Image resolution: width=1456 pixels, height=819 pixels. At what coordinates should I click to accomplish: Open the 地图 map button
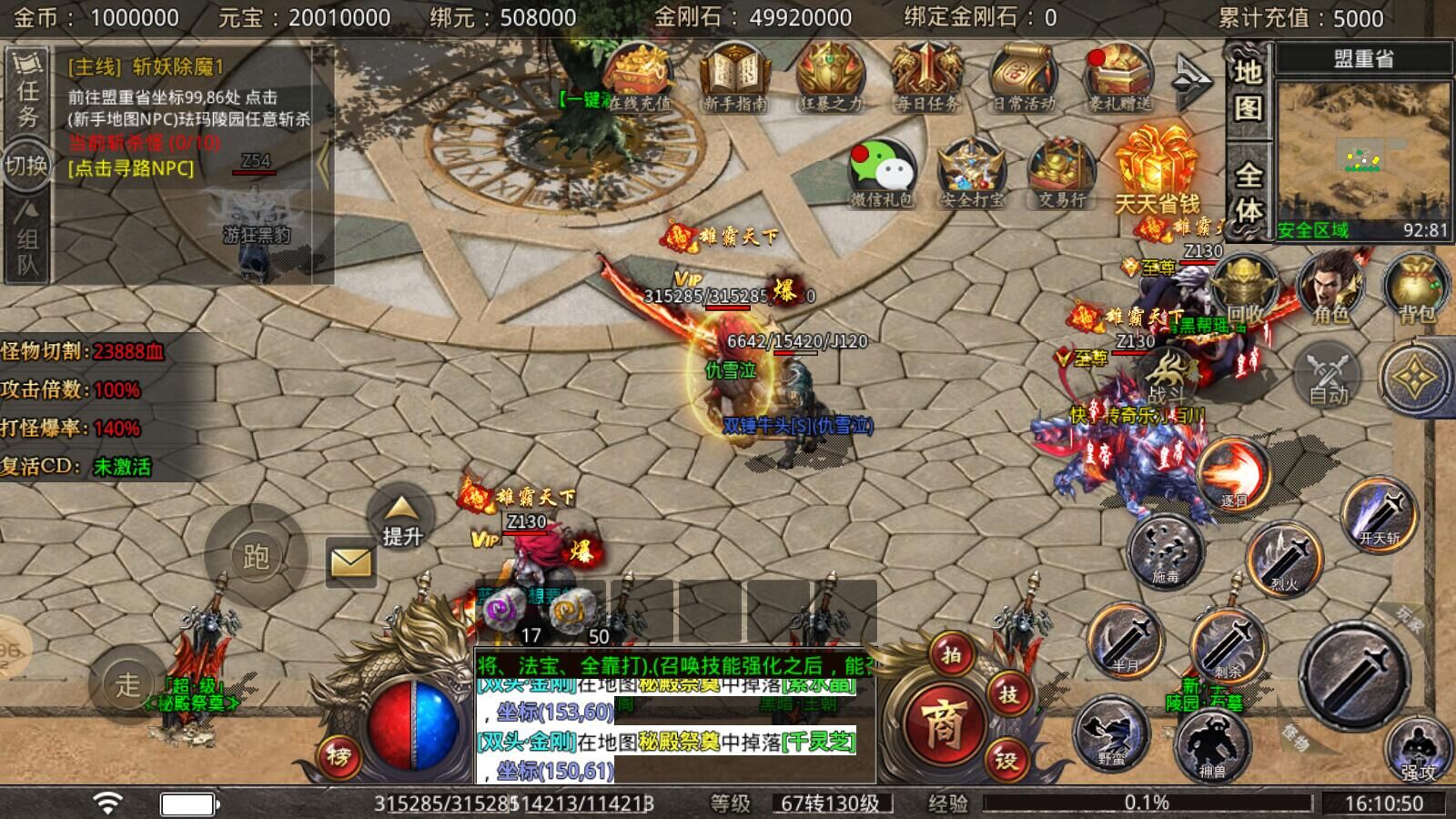click(1247, 89)
